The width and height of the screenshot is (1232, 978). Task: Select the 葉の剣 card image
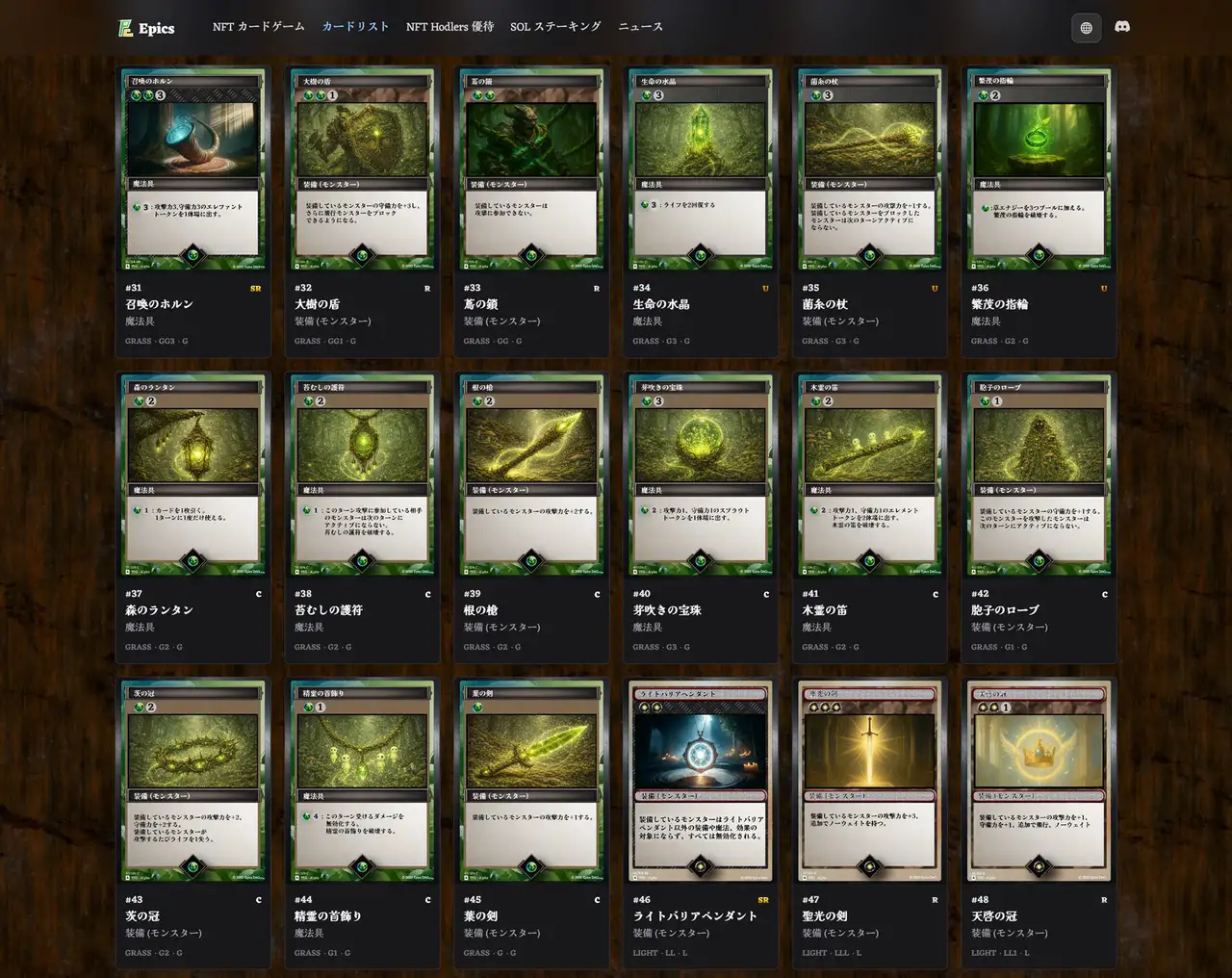pos(531,781)
